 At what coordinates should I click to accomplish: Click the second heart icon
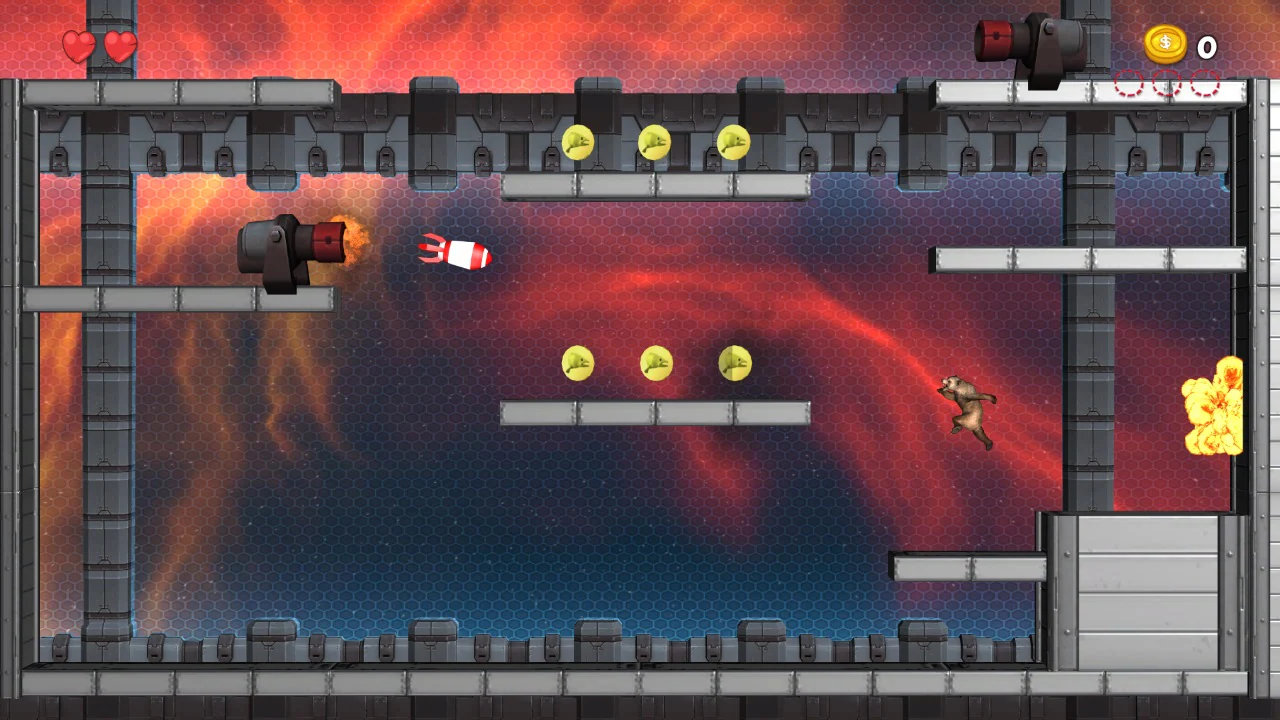(119, 47)
